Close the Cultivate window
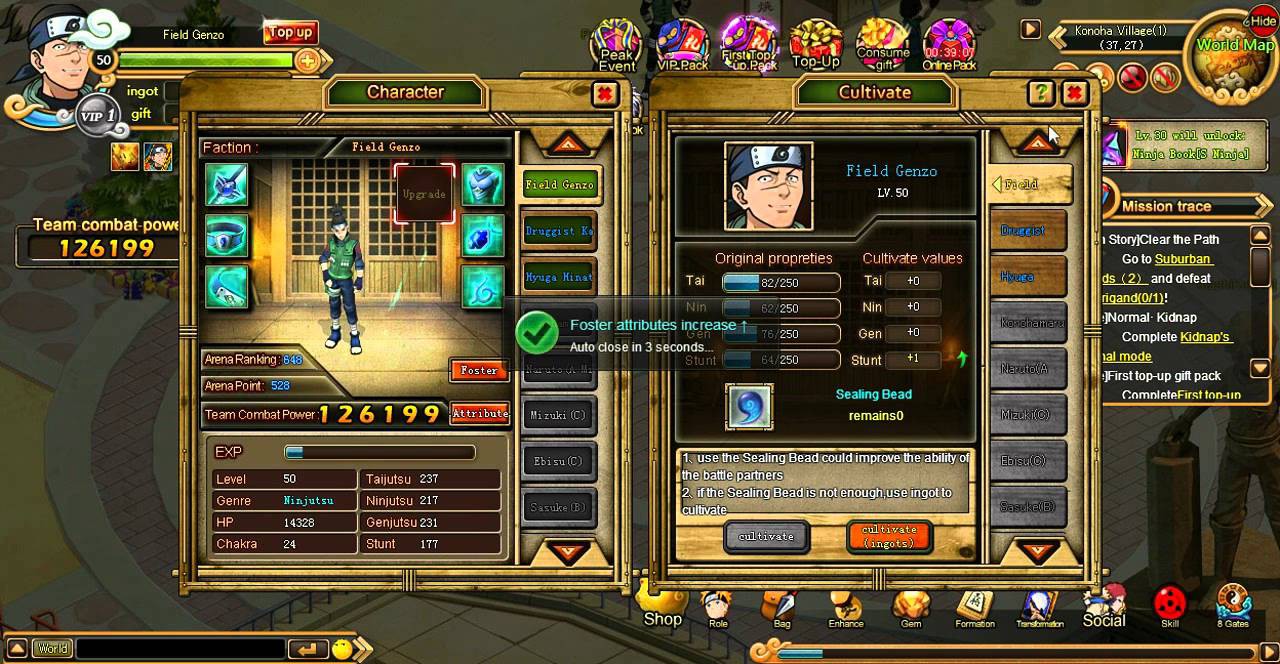This screenshot has height=664, width=1280. 1074,94
